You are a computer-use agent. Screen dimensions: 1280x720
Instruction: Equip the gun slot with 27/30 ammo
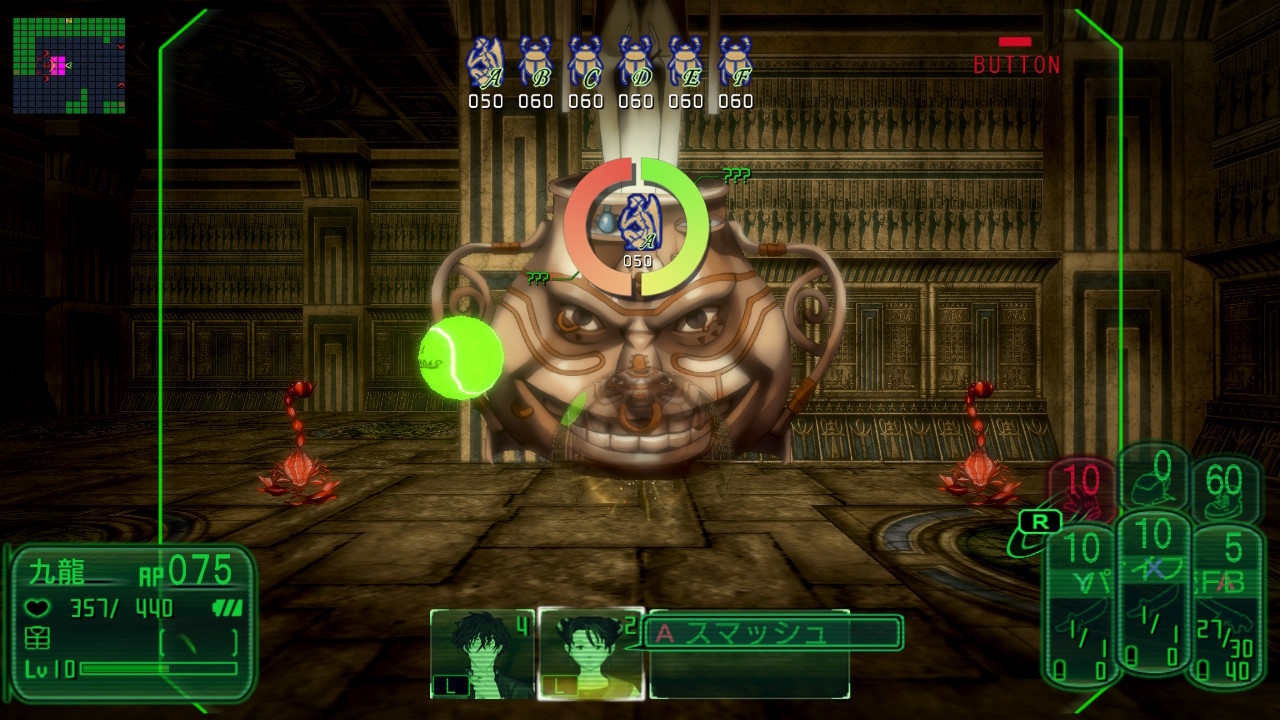[x=1224, y=608]
